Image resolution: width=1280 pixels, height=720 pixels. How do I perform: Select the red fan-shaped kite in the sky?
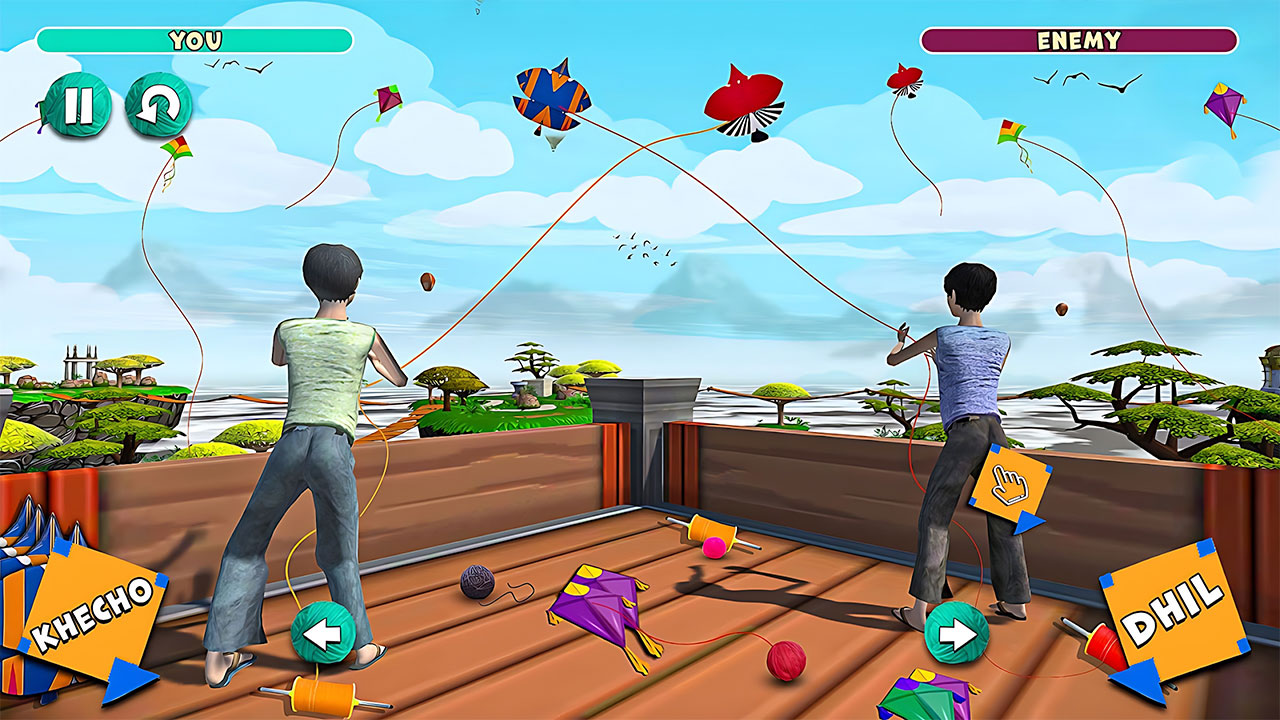click(743, 101)
